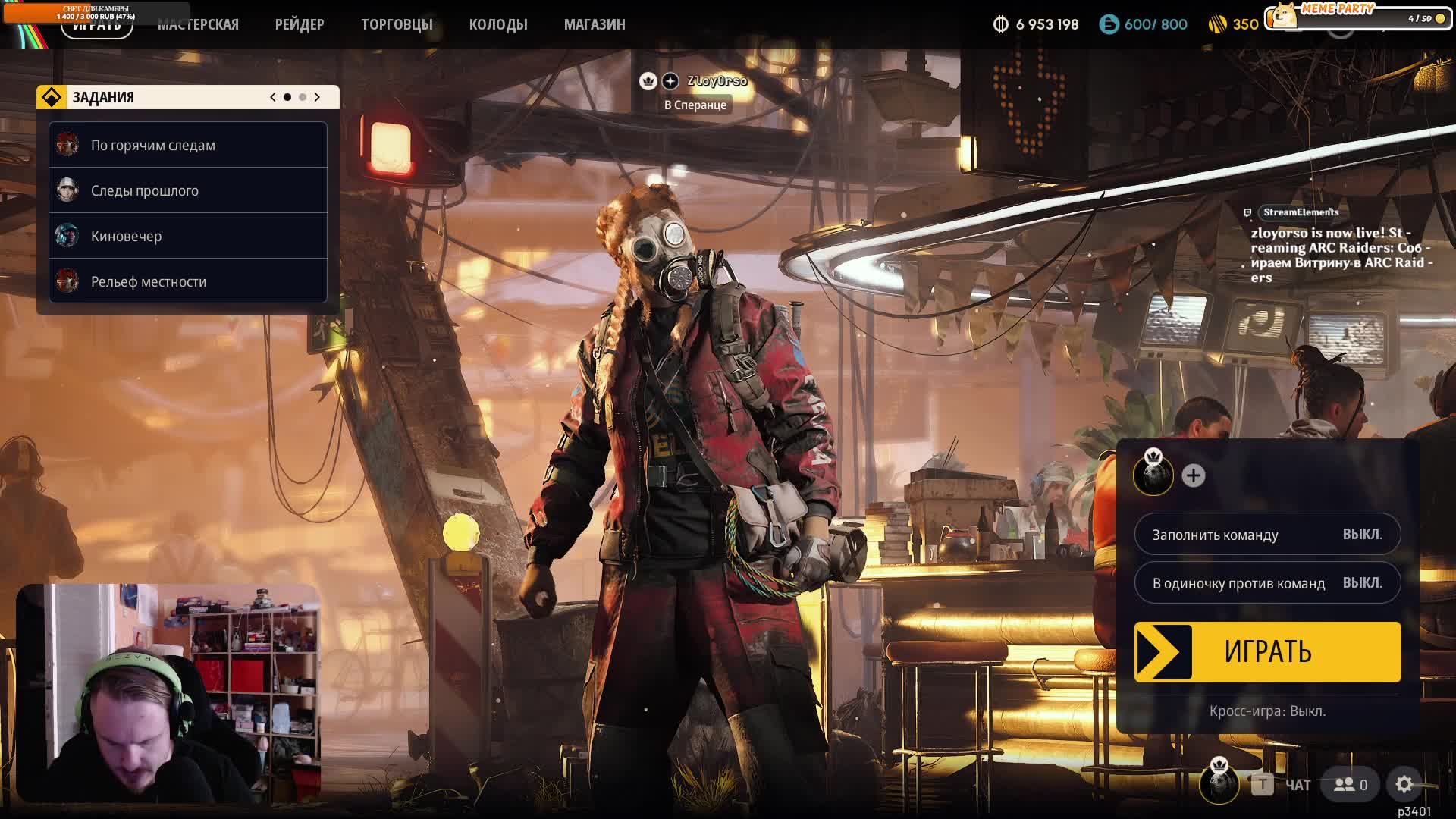This screenshot has height=819, width=1456.
Task: Open the Мастерская tab
Action: [x=198, y=24]
